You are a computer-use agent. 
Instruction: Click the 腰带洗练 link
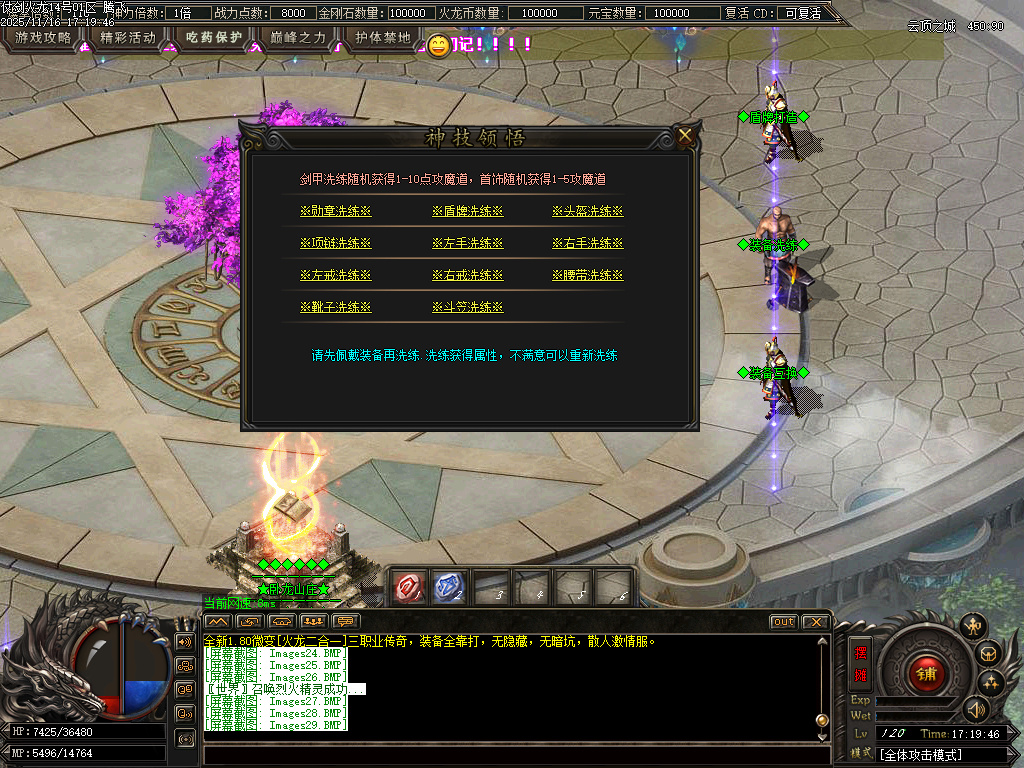pyautogui.click(x=587, y=276)
